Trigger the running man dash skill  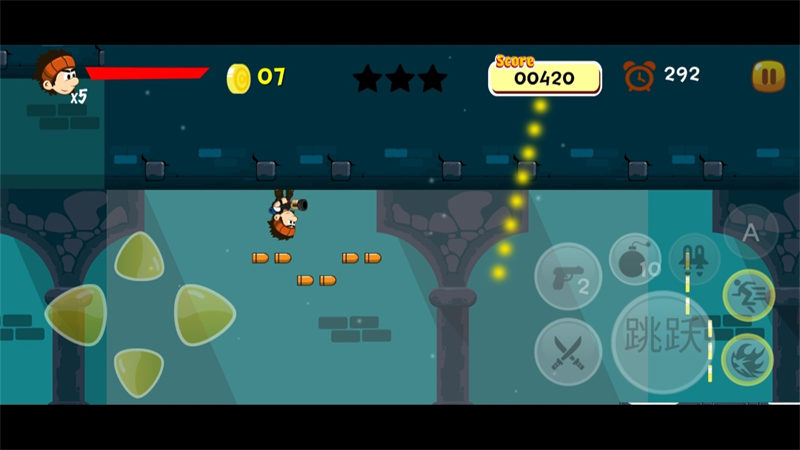(748, 296)
